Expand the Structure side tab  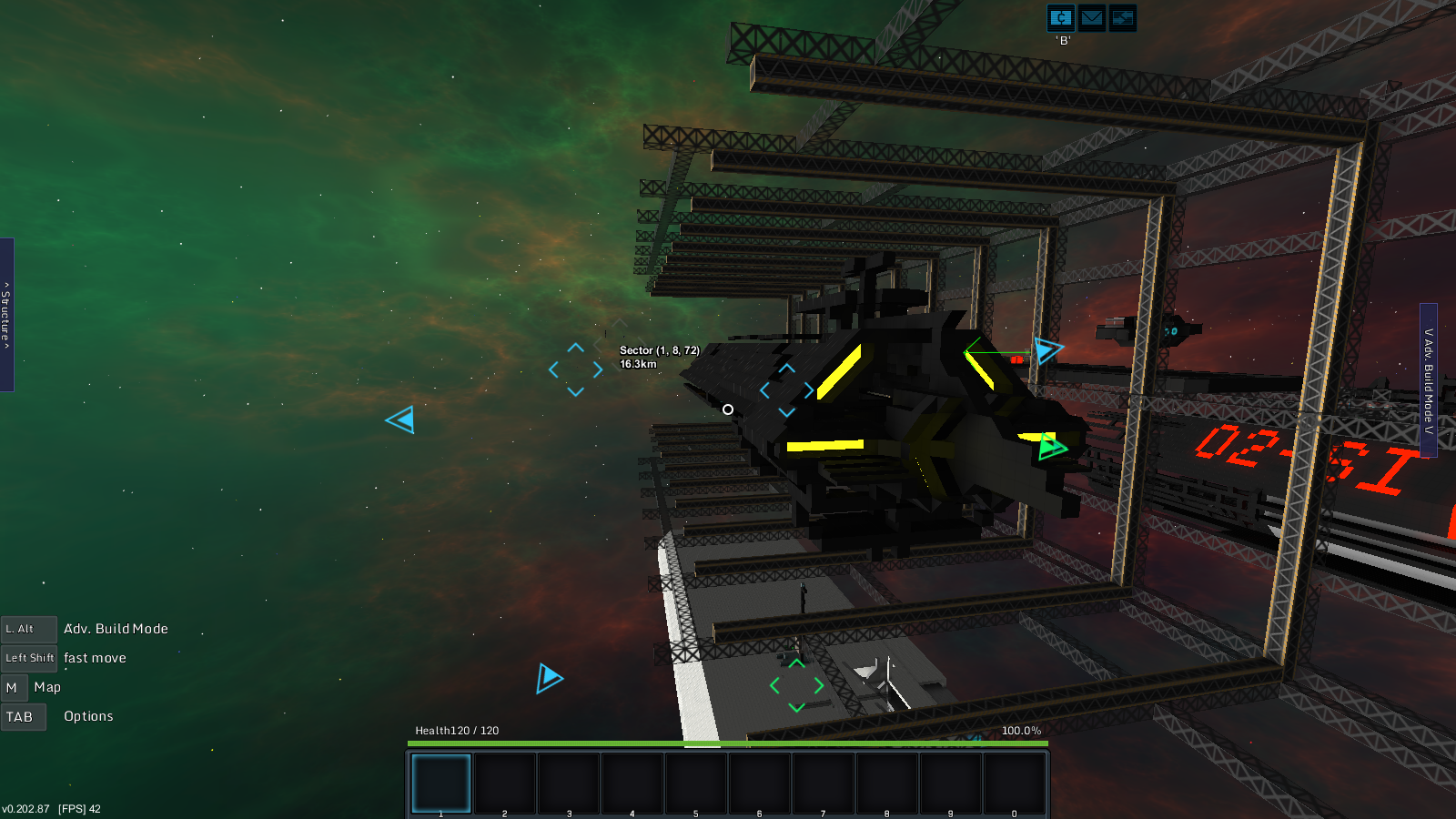point(6,315)
